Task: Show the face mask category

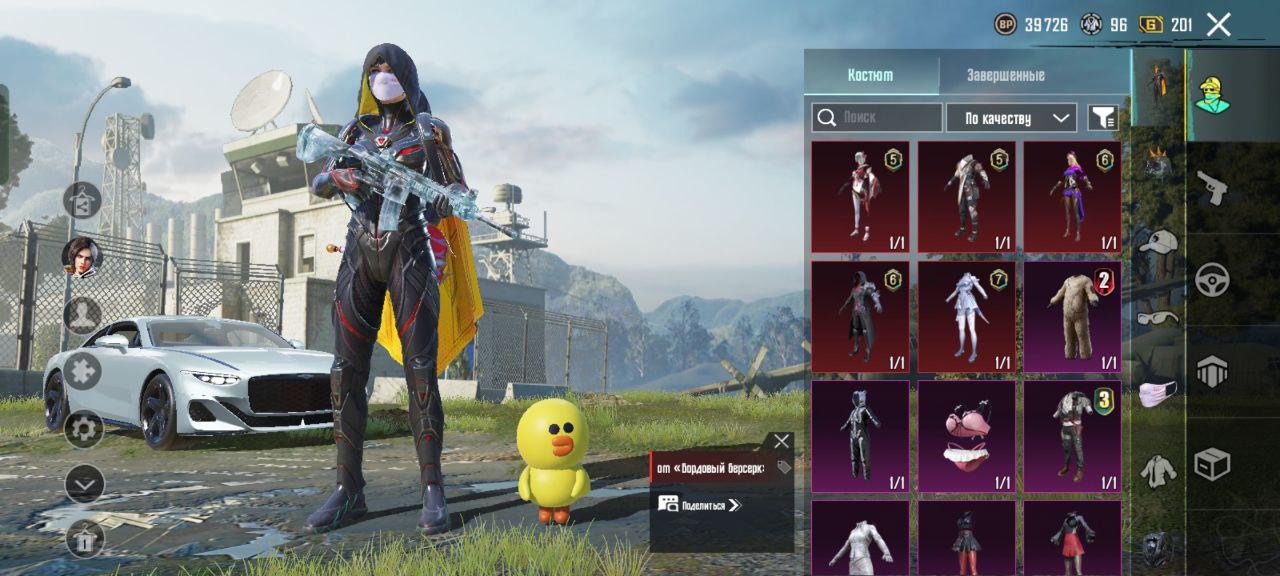Action: (x=1158, y=394)
